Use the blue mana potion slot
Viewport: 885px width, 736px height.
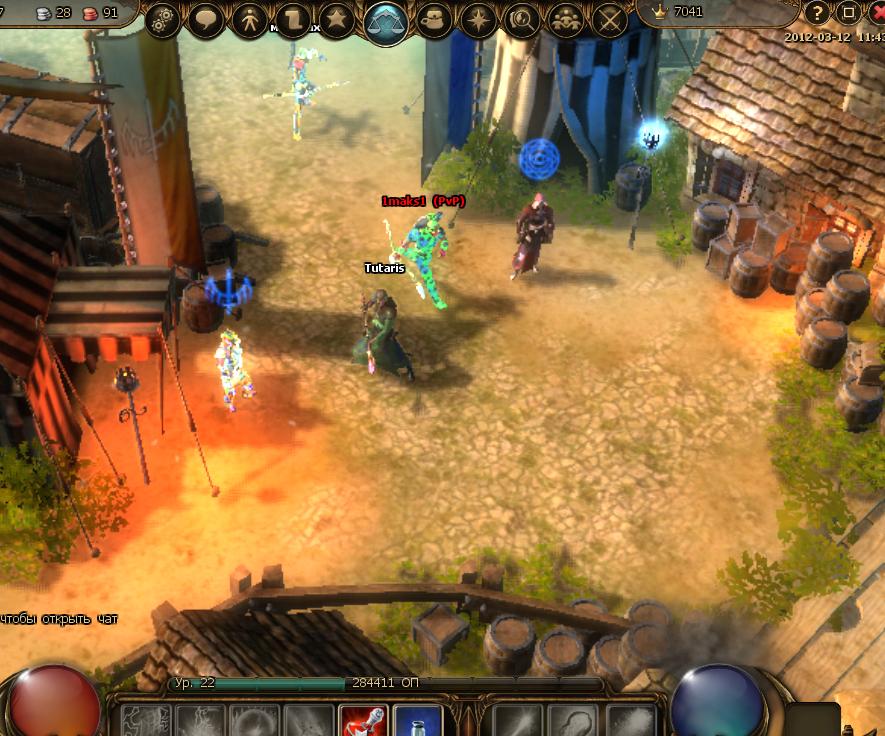pyautogui.click(x=416, y=721)
